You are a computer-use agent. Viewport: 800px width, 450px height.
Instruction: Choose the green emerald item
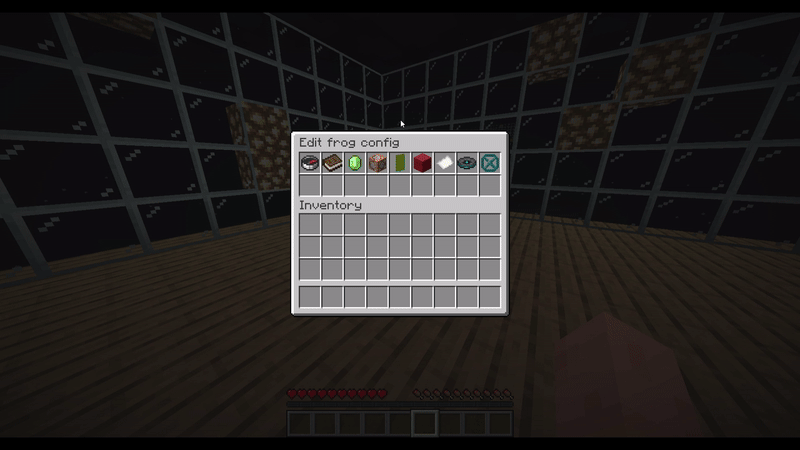[x=355, y=162]
